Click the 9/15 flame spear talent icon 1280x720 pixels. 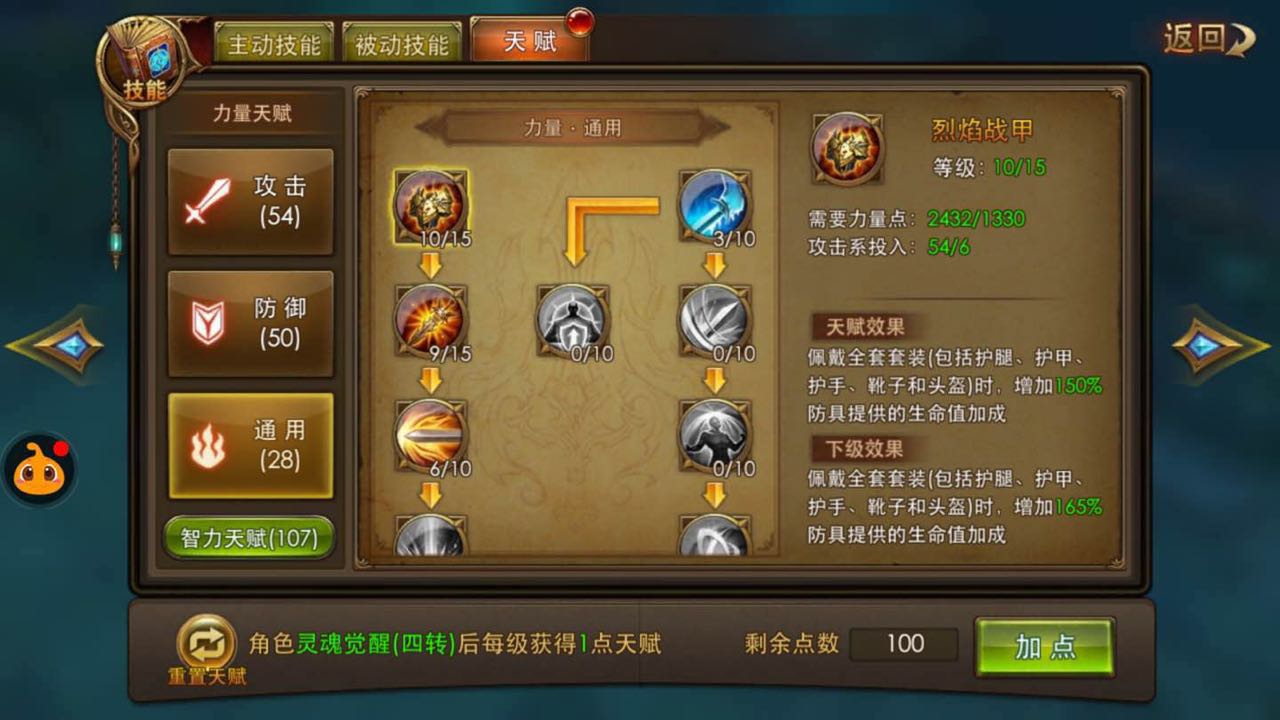tap(430, 320)
